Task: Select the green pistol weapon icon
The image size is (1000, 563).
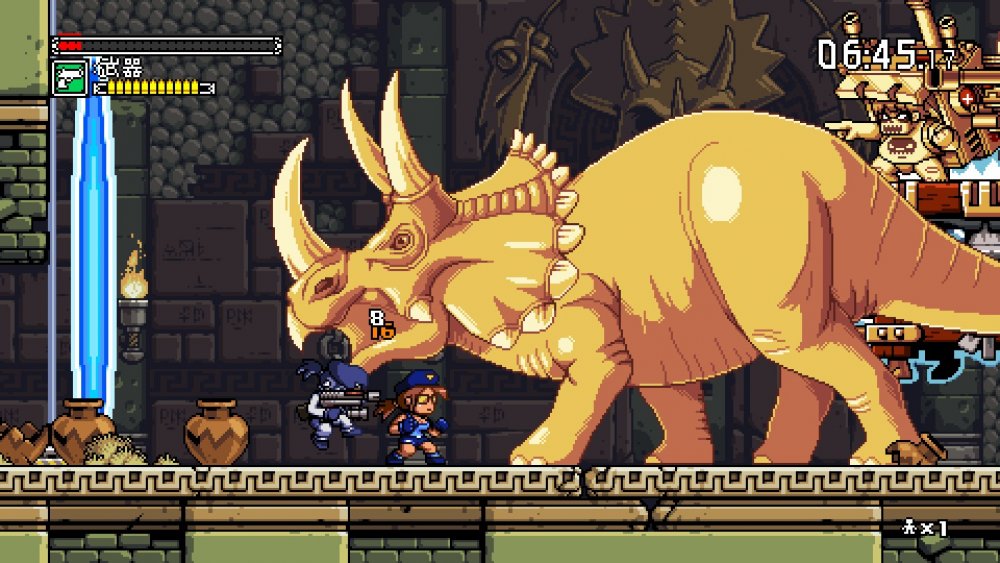Action: pos(71,78)
